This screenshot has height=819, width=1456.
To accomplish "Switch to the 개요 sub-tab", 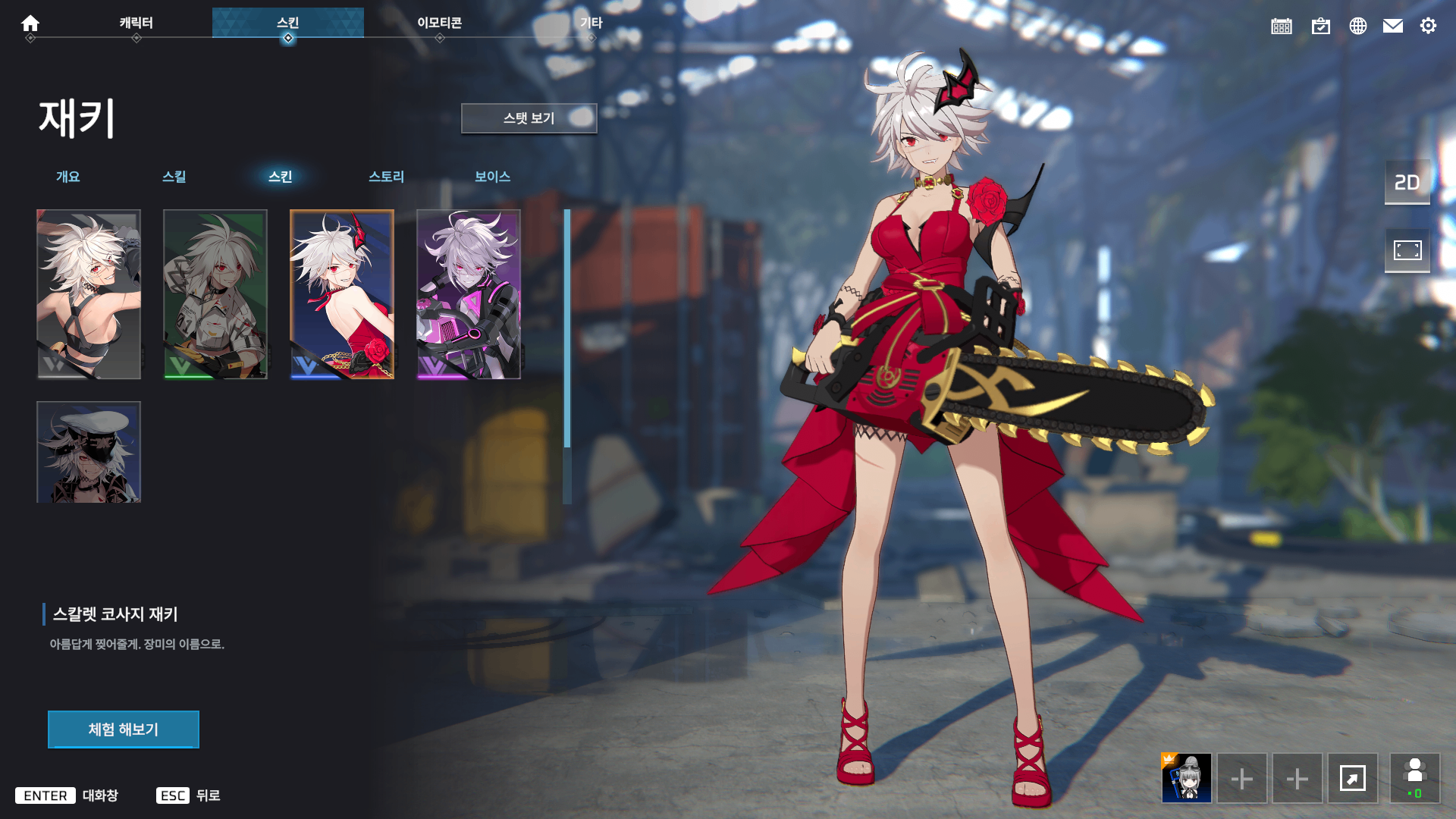I will coord(68,177).
